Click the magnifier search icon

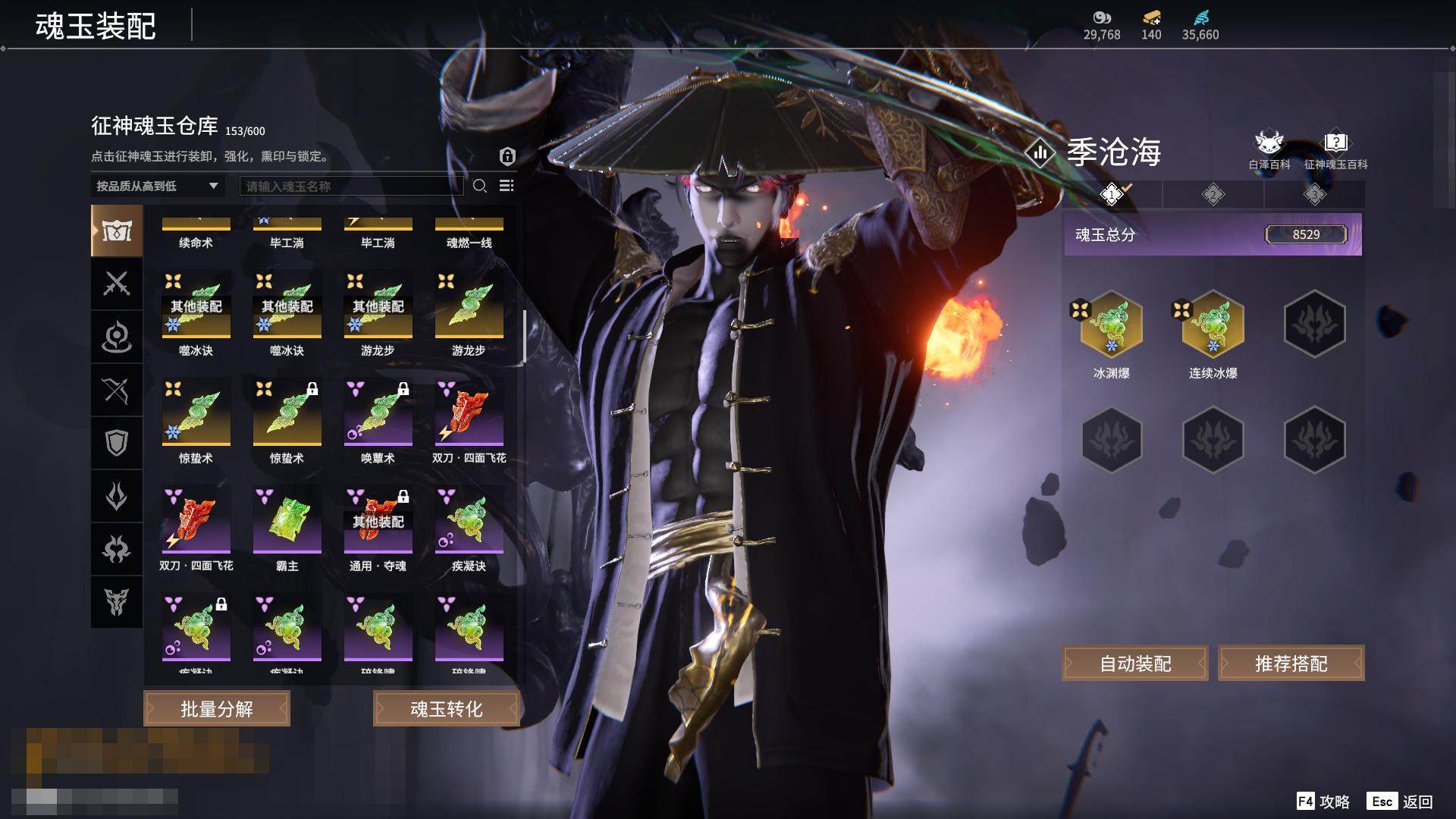pyautogui.click(x=480, y=186)
